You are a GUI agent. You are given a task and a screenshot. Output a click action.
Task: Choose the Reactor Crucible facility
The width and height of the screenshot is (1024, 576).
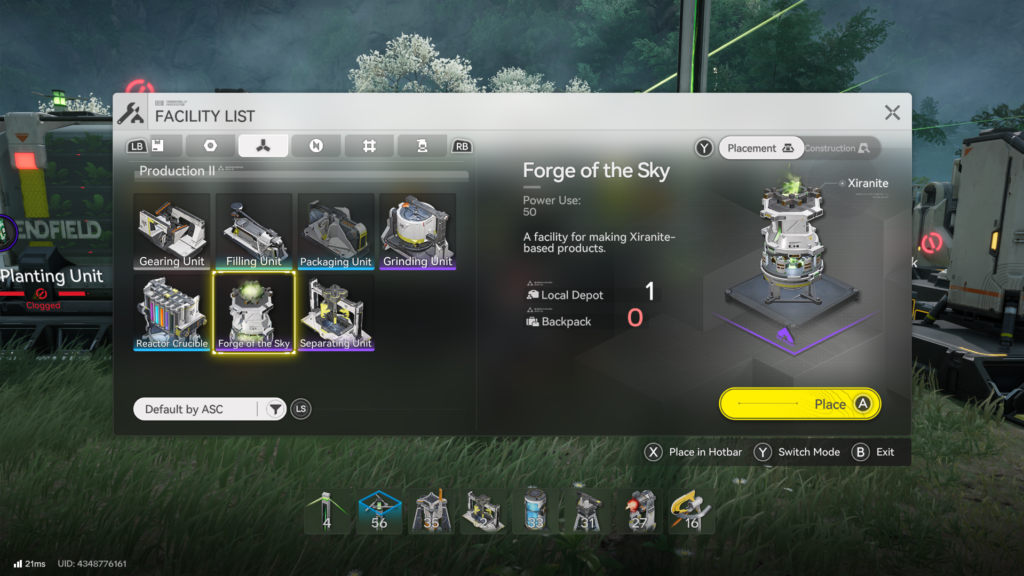click(172, 314)
